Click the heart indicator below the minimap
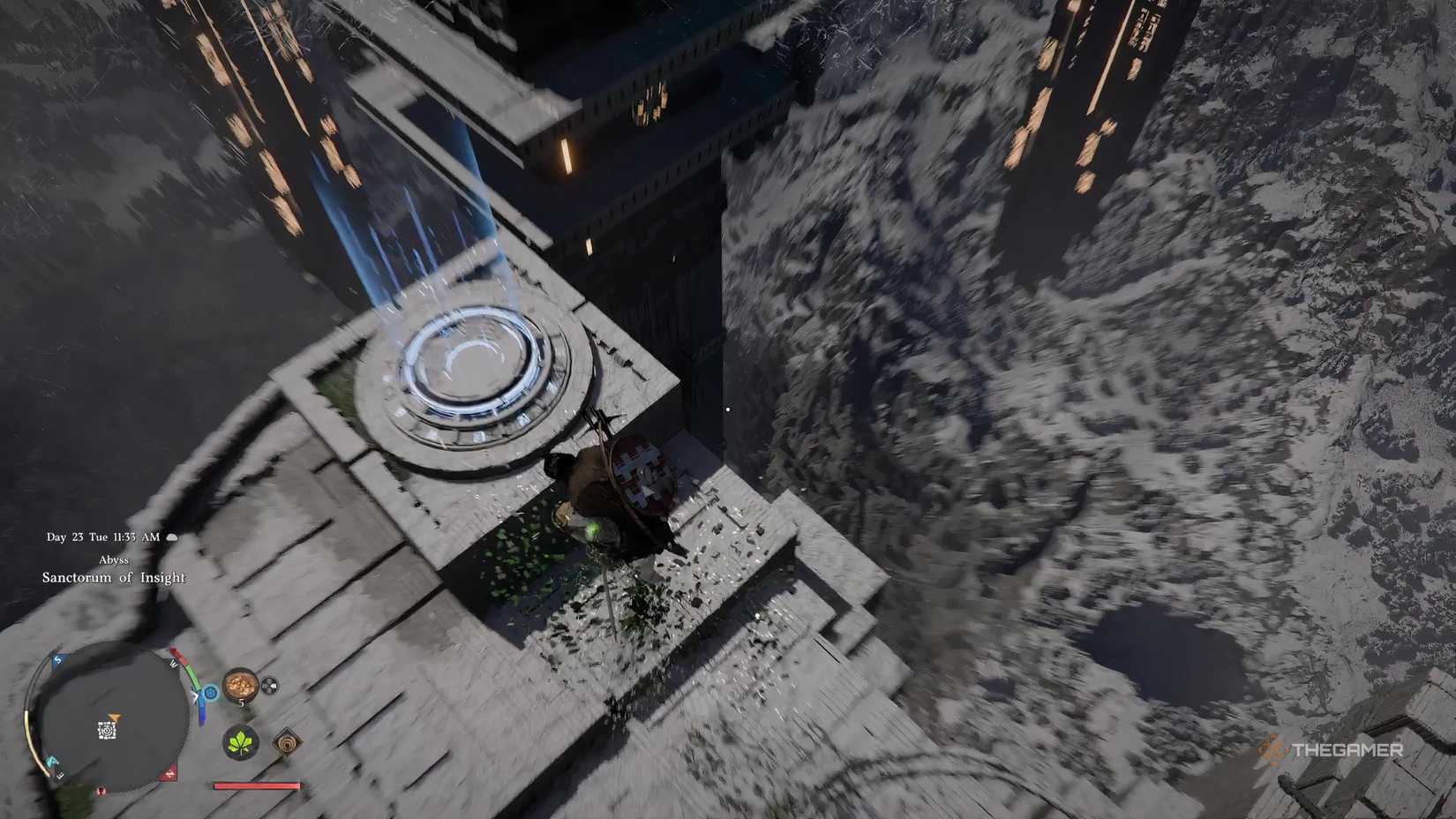The width and height of the screenshot is (1456, 819). [x=101, y=791]
